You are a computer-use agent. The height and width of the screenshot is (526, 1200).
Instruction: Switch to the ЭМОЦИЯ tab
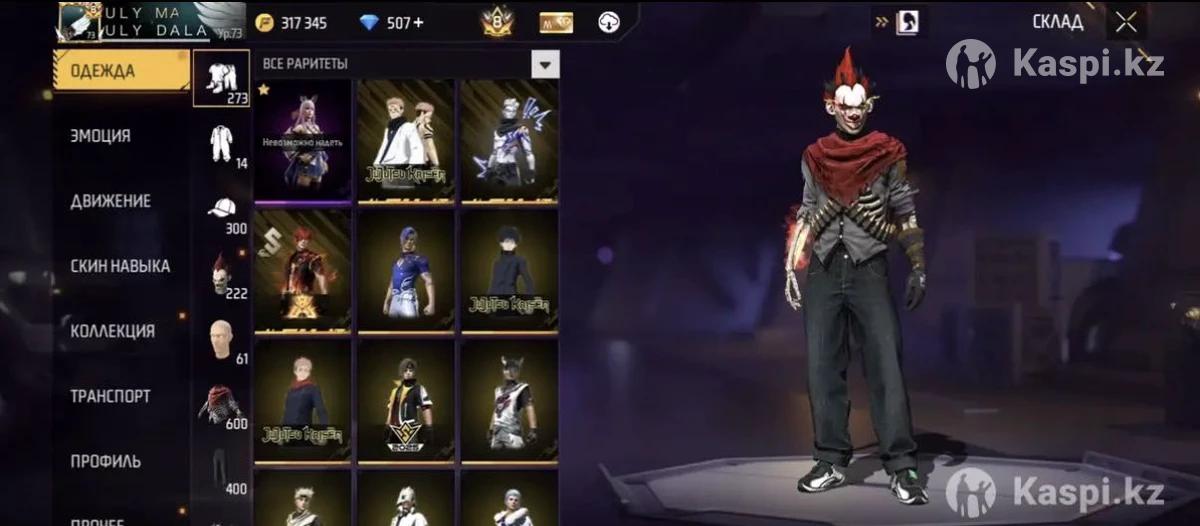click(x=100, y=136)
